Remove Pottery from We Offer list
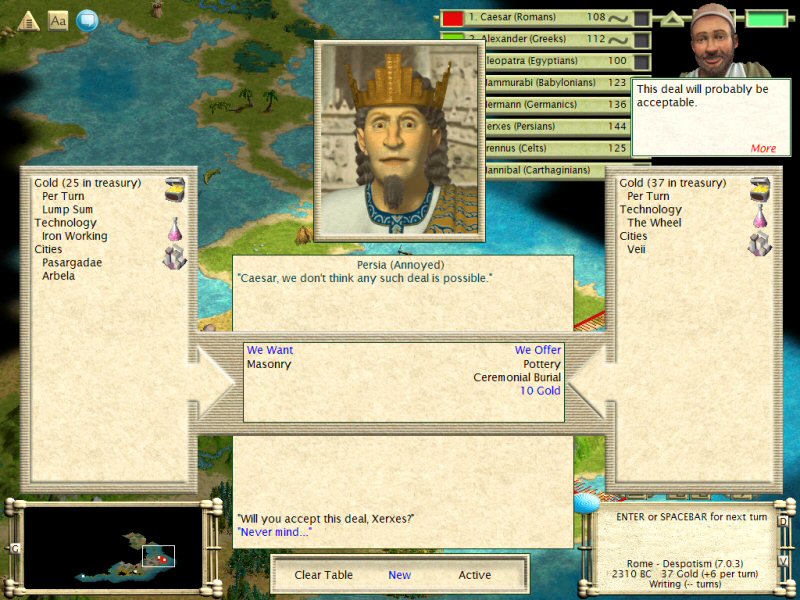Screen dimensions: 800x600 tap(542, 365)
